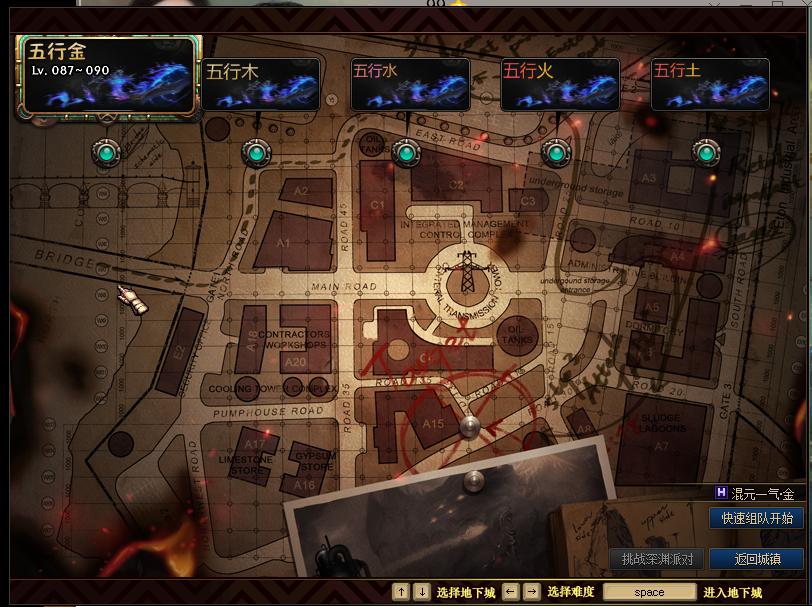The height and width of the screenshot is (607, 812).
Task: Open the 混元一气·金 entry
Action: (755, 494)
